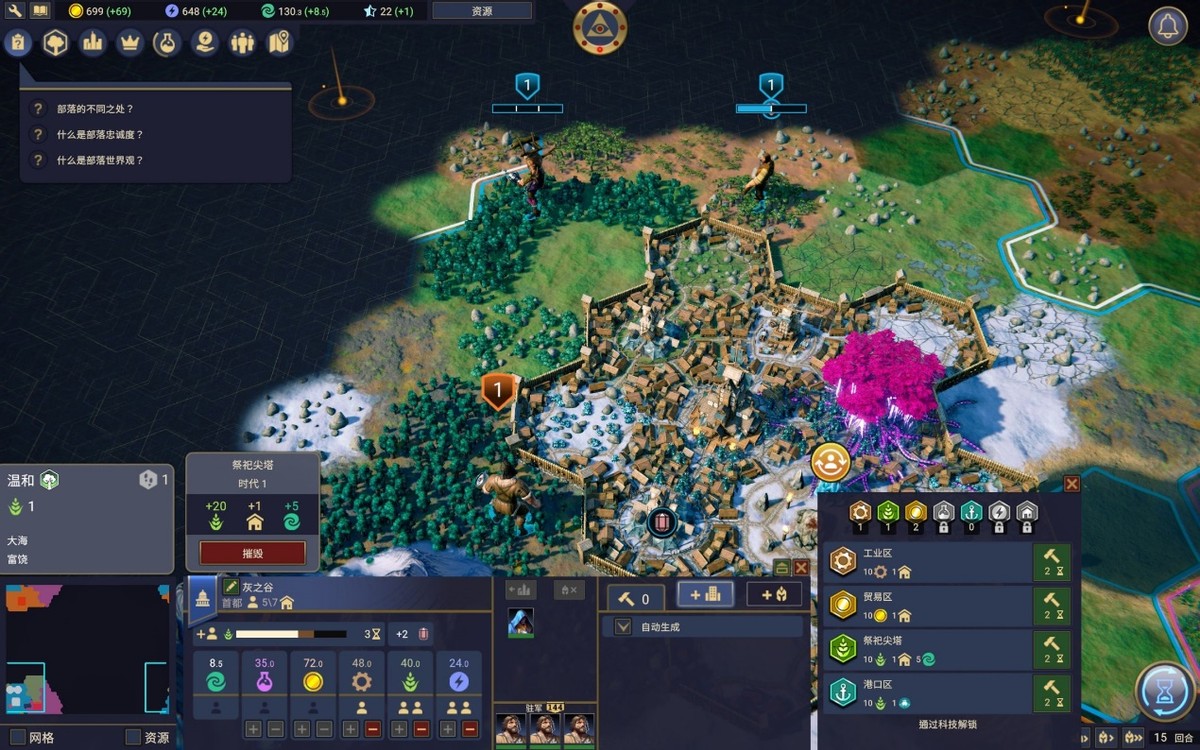Viewport: 1200px width, 750px height.
Task: Expand the 自动生成 dropdown
Action: [623, 627]
